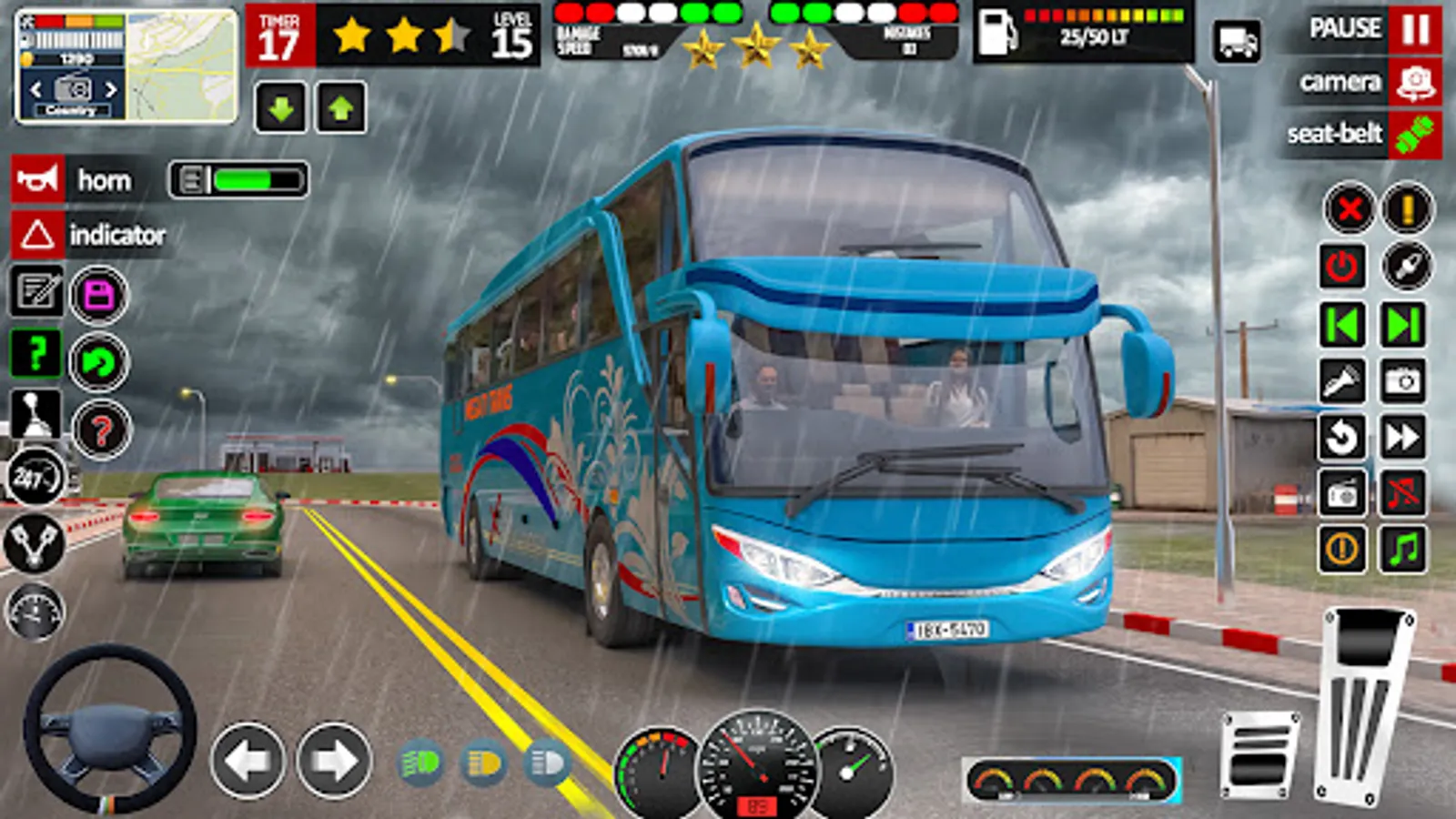Expand the left navigation arrow near minimap

coord(35,91)
